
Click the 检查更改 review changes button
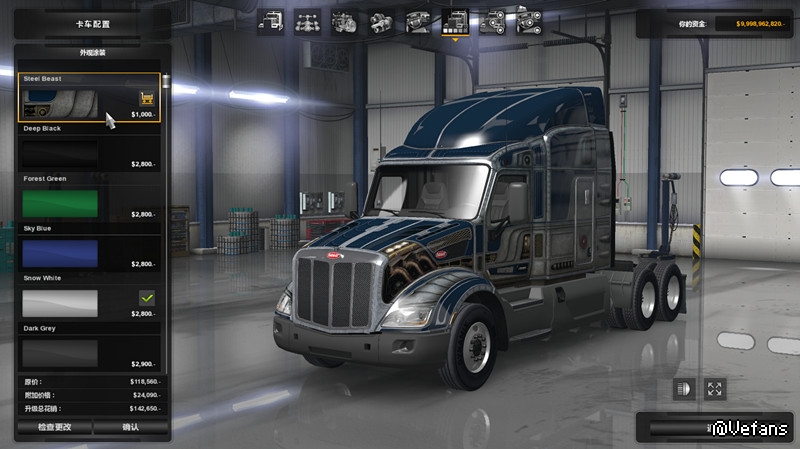56,427
